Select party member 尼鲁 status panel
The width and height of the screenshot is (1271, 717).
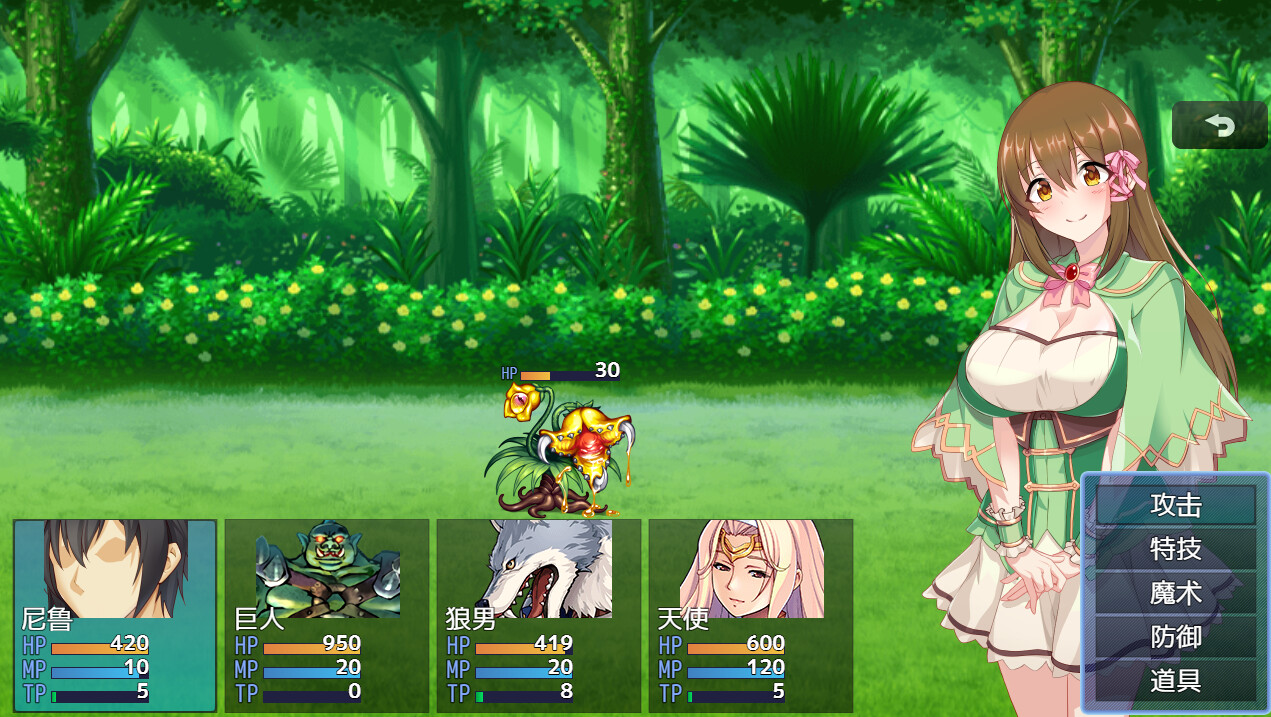click(x=115, y=615)
